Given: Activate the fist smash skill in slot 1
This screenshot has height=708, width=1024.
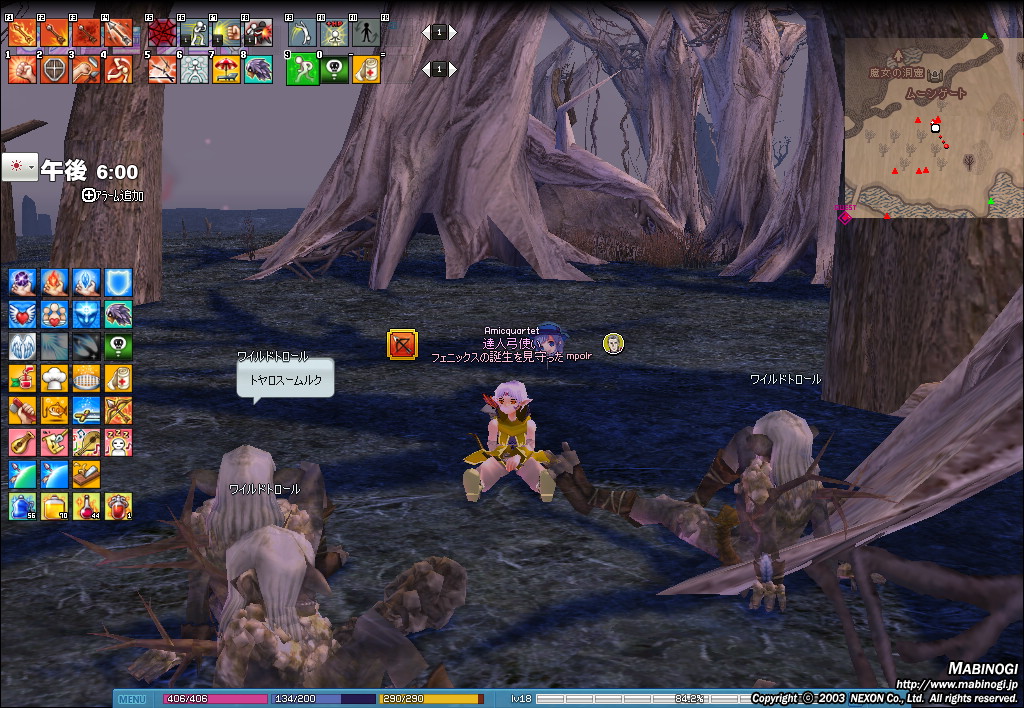Looking at the screenshot, I should (x=22, y=69).
